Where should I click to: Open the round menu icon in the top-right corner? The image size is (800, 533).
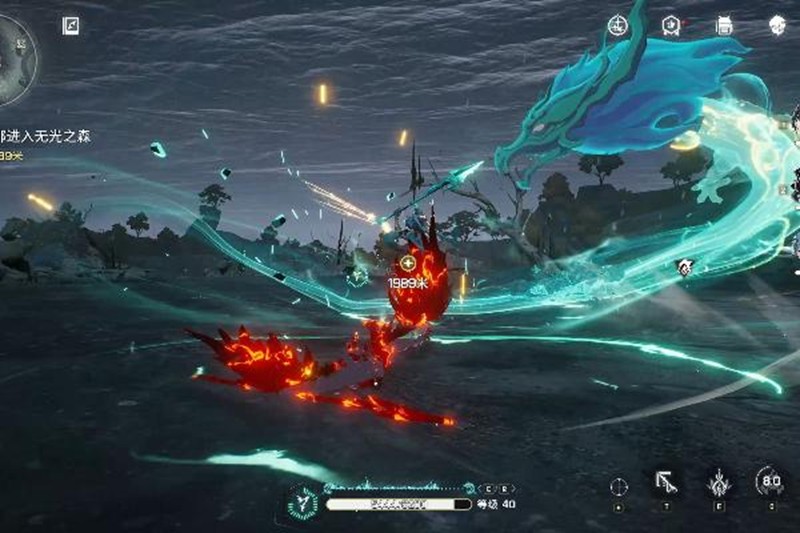pos(778,26)
